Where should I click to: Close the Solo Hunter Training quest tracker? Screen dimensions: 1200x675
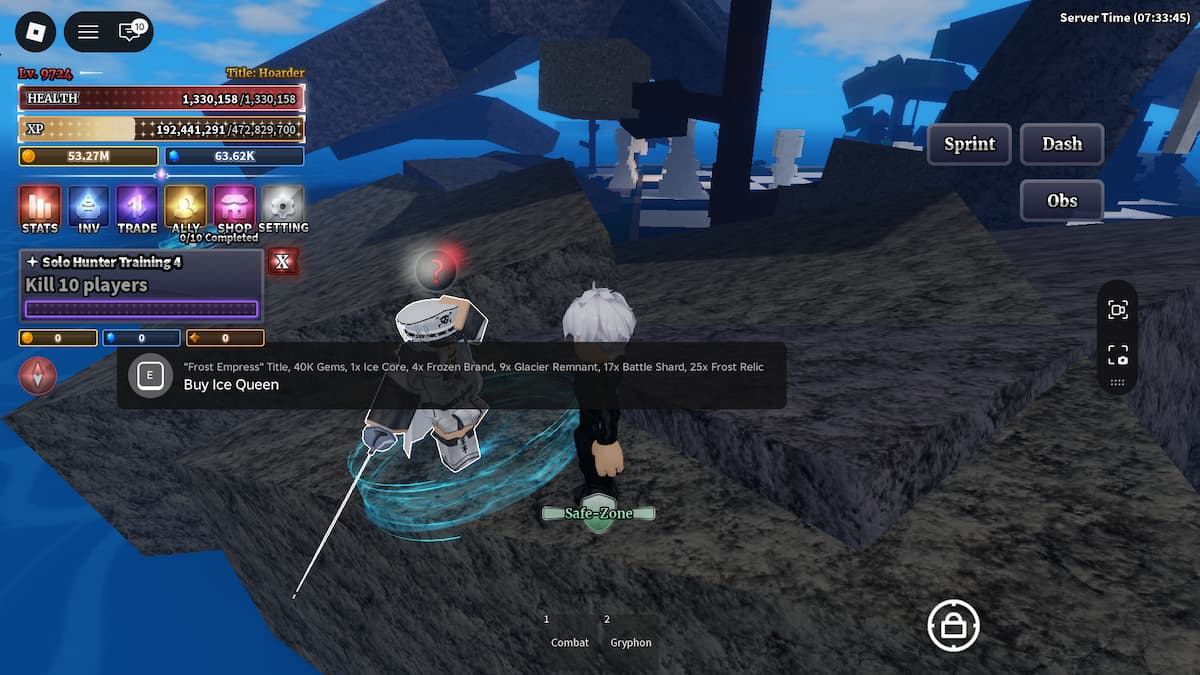[283, 262]
